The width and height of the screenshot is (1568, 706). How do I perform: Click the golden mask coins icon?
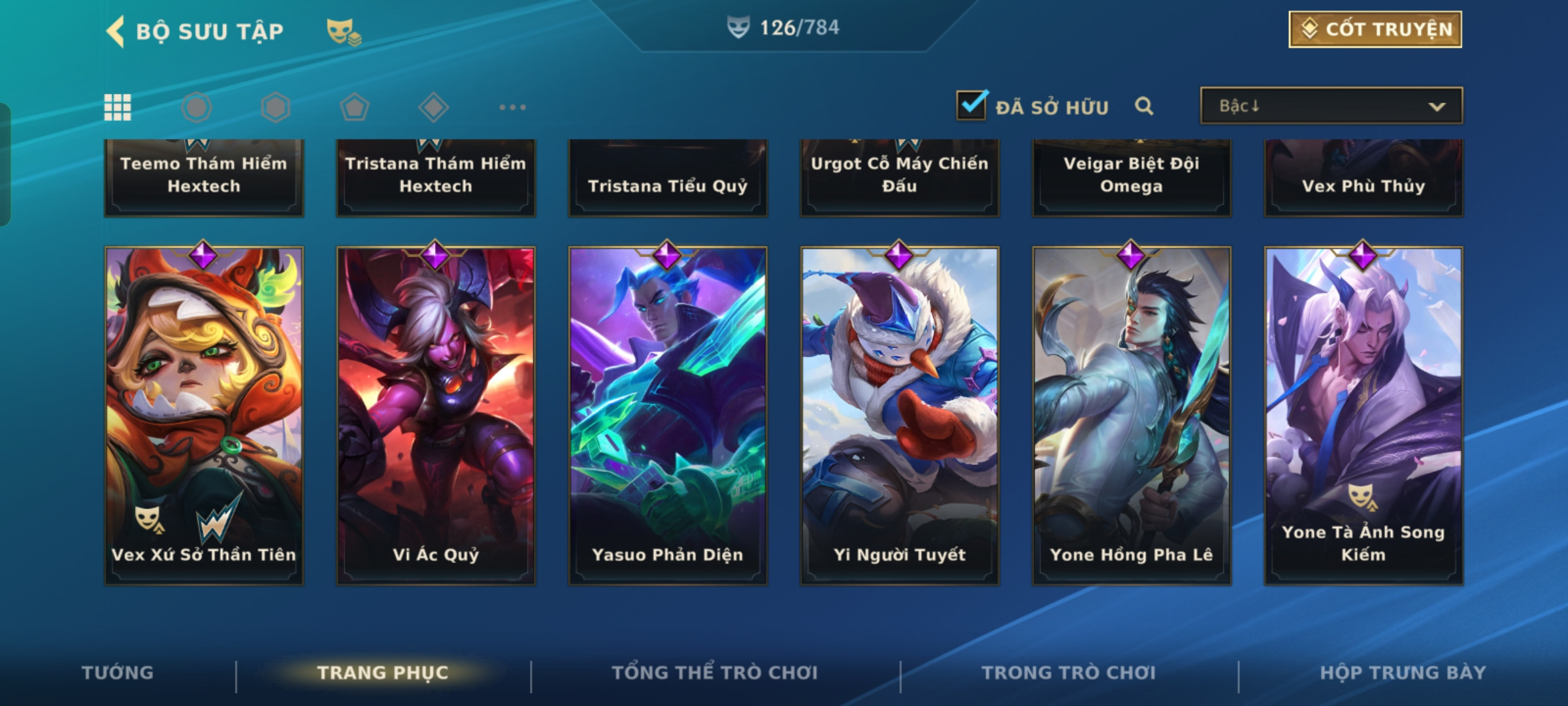[344, 31]
